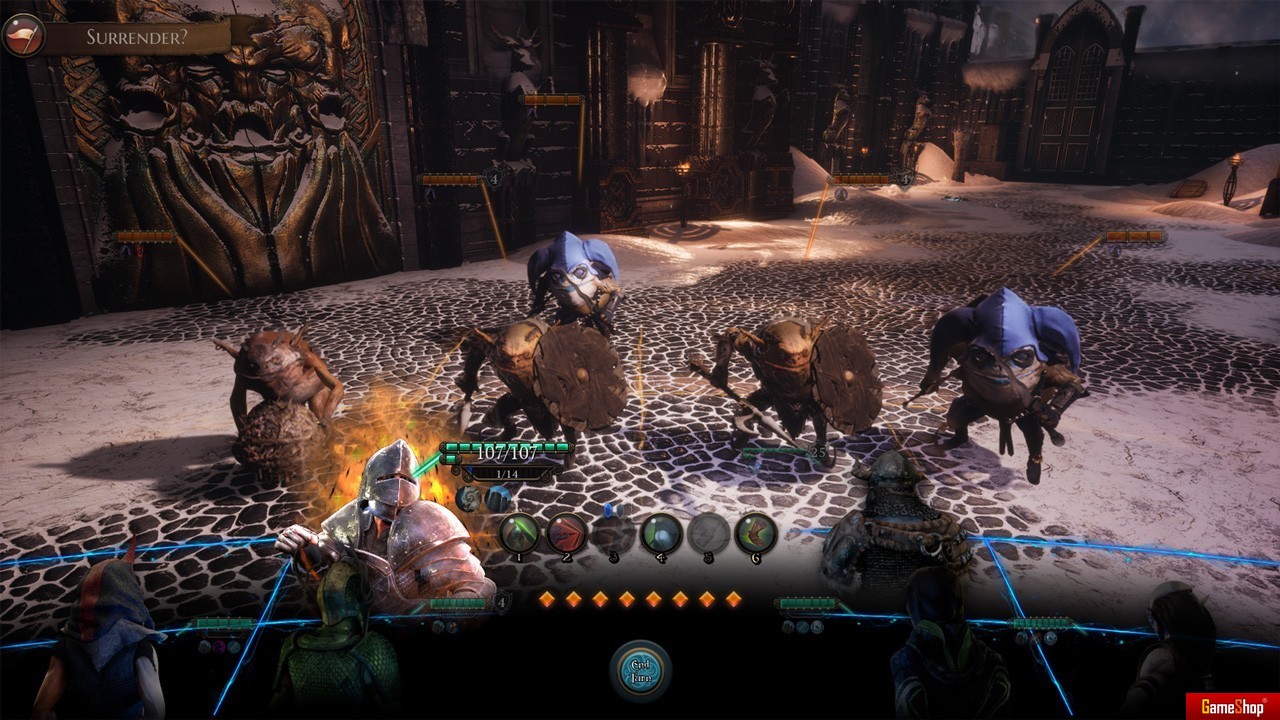
Task: Click the greyed-out ability slot 5
Action: [x=708, y=533]
